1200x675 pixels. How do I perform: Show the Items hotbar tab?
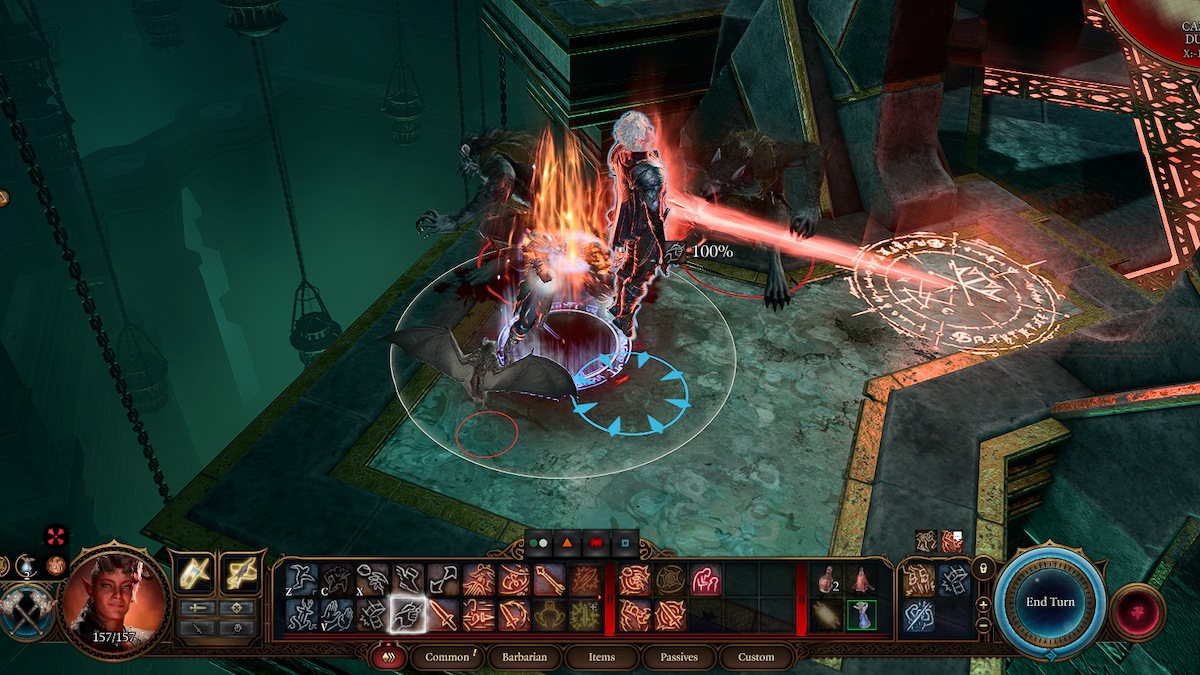[601, 657]
